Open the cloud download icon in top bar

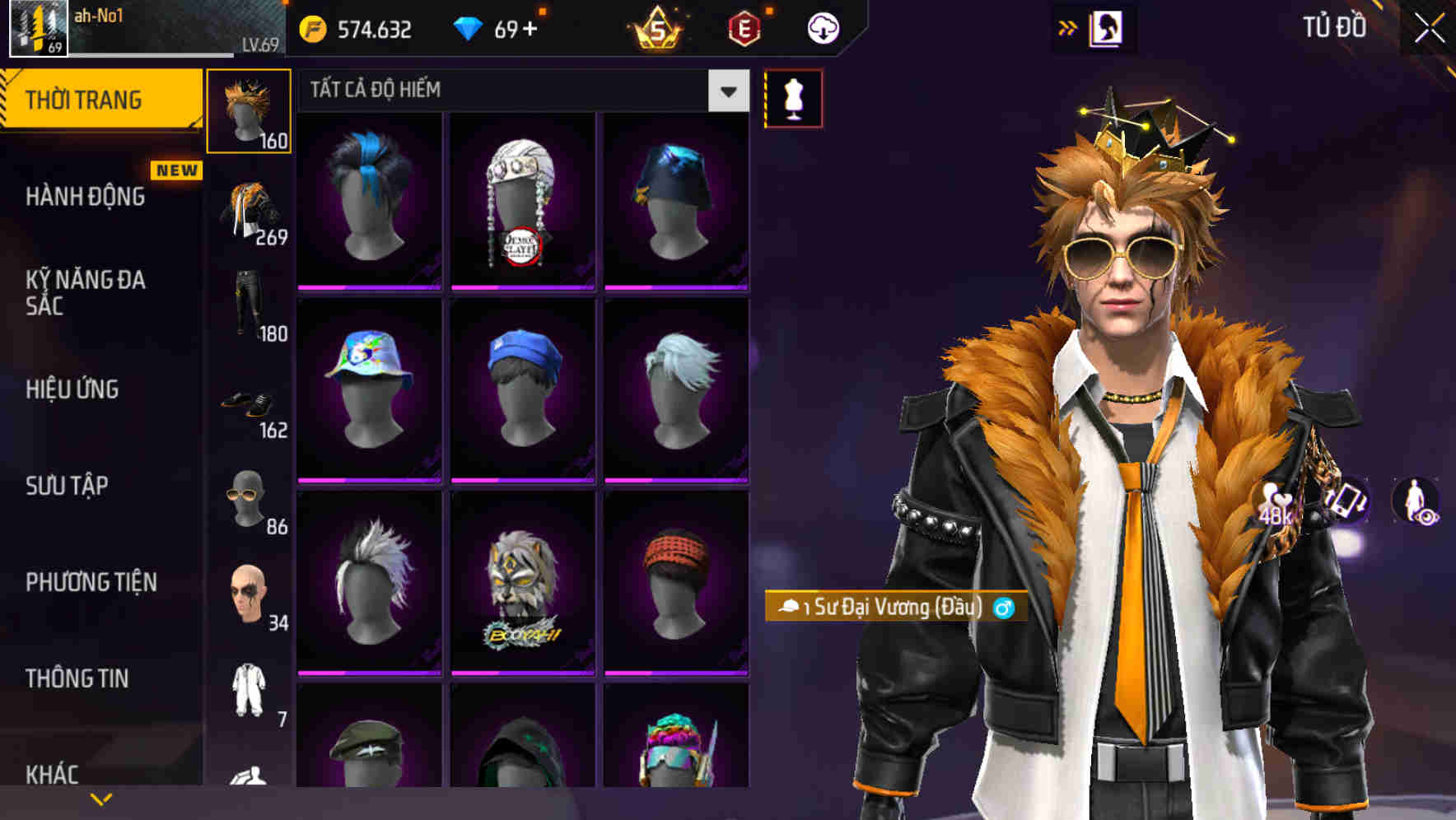(x=823, y=27)
